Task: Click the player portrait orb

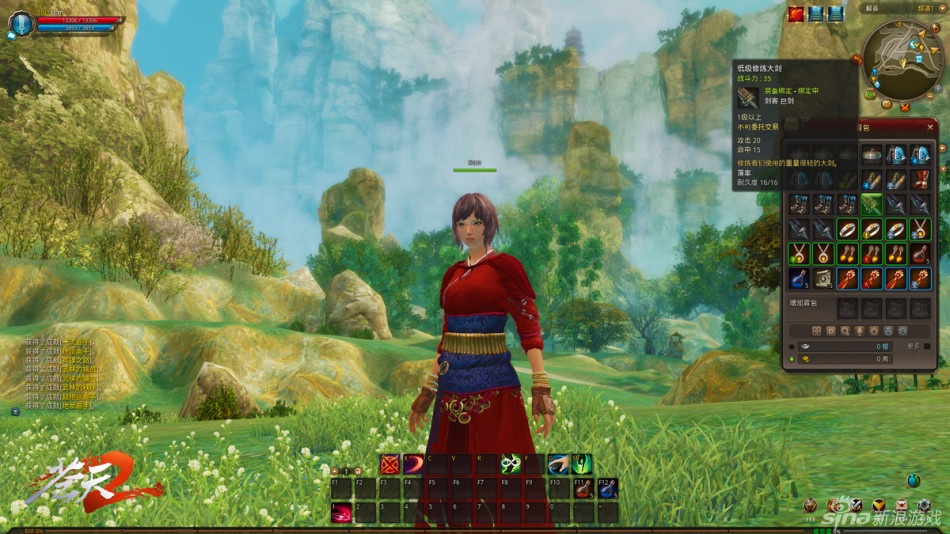Action: pyautogui.click(x=20, y=24)
